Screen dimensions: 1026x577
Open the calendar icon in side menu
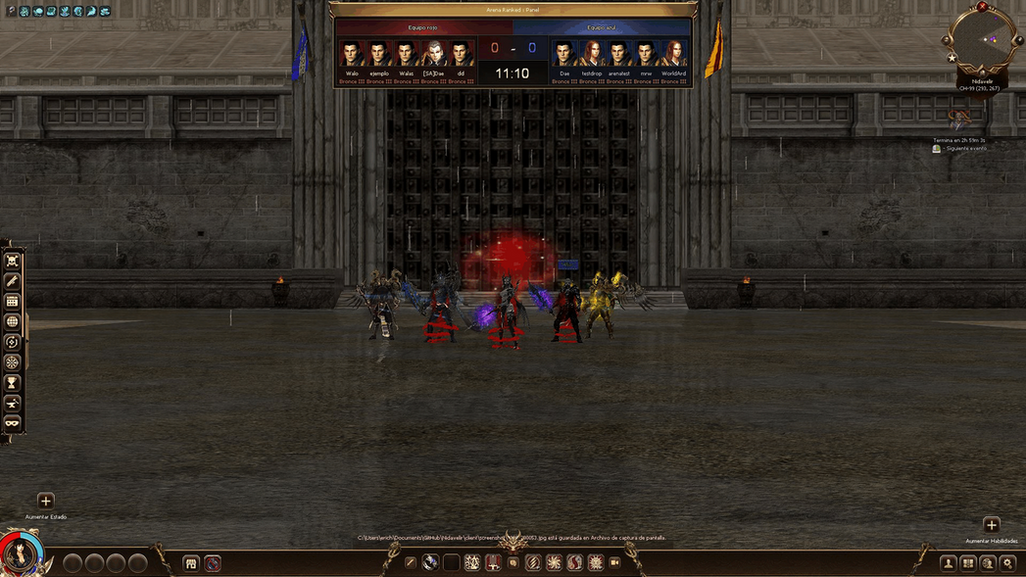click(x=13, y=301)
